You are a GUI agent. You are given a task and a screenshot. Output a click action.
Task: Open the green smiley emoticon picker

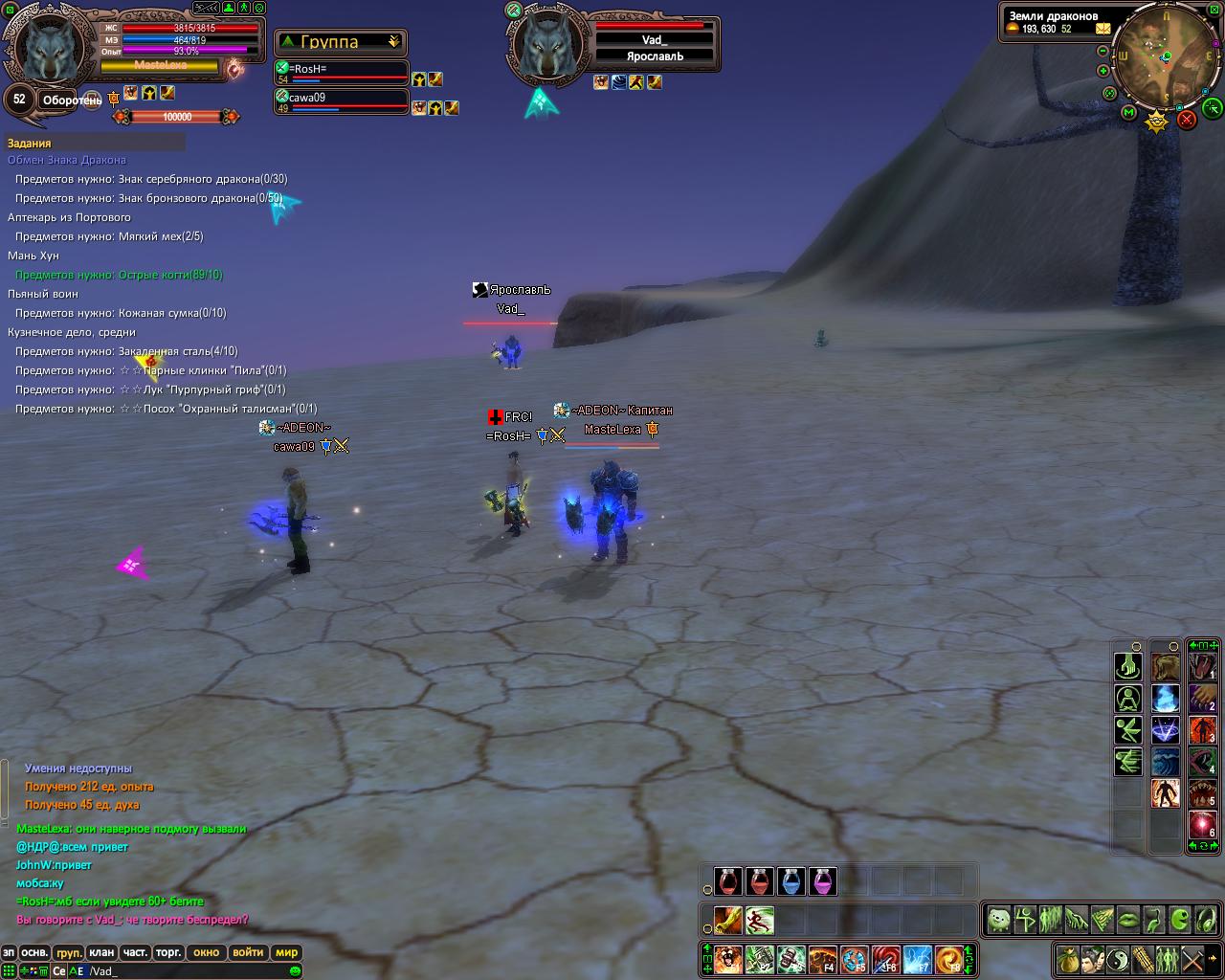pyautogui.click(x=295, y=971)
